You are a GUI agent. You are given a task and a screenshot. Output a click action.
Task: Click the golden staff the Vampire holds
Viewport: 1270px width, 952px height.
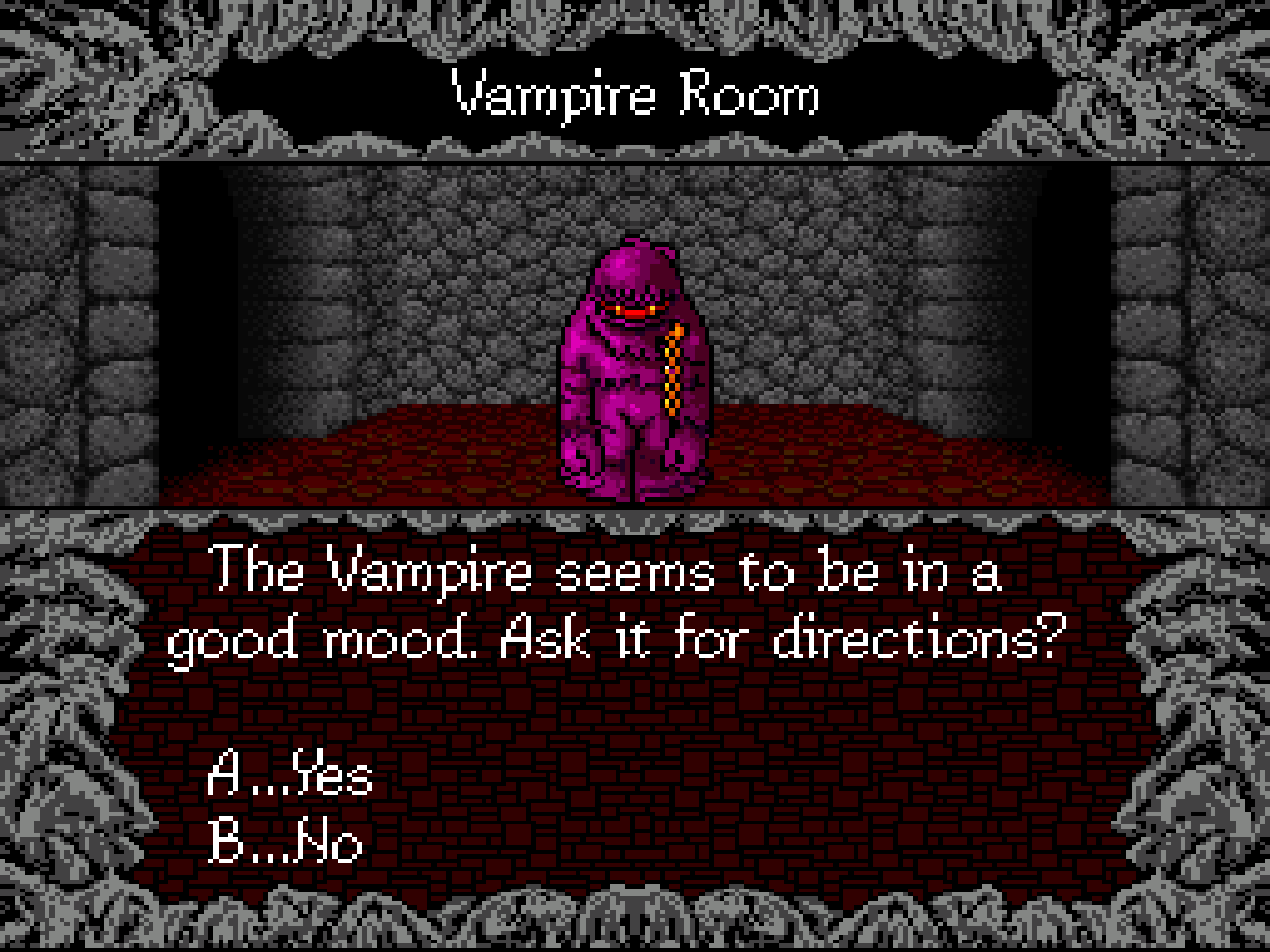tap(675, 370)
